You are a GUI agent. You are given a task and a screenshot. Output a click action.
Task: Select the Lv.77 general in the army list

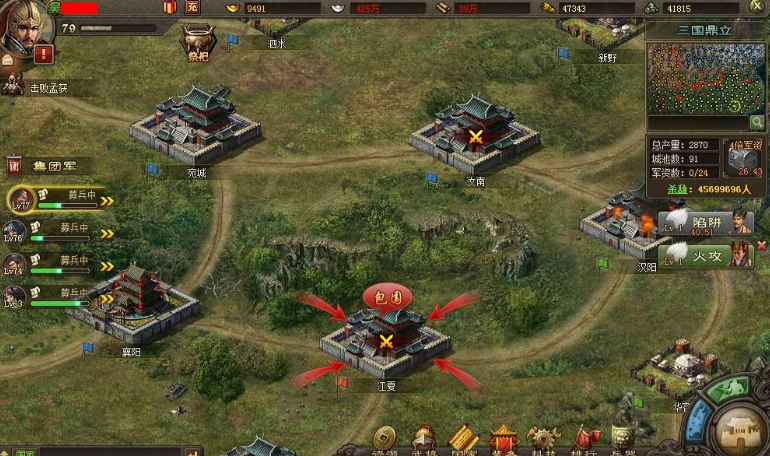coord(22,199)
